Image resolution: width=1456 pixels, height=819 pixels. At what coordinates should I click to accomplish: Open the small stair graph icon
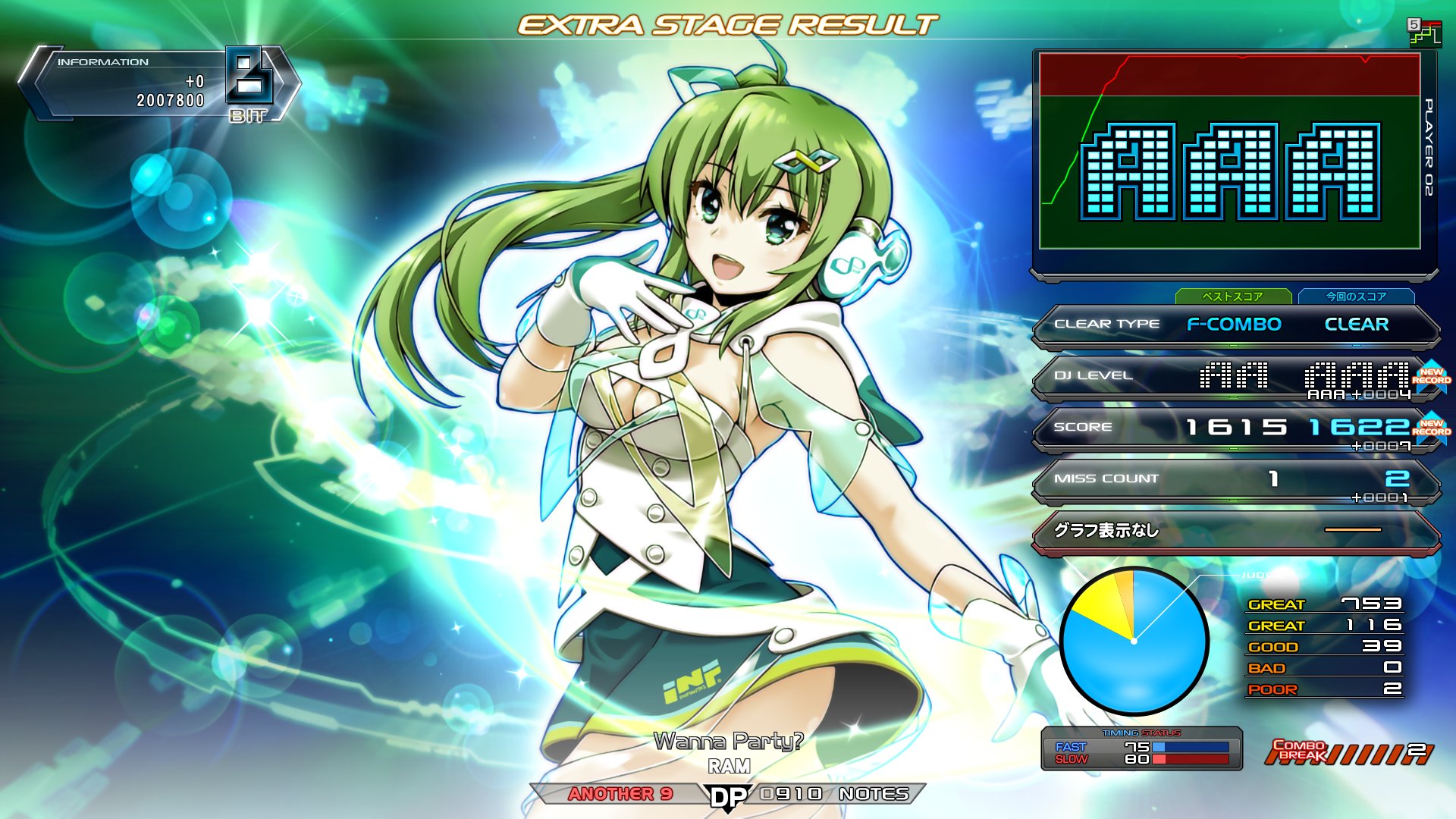1424,33
